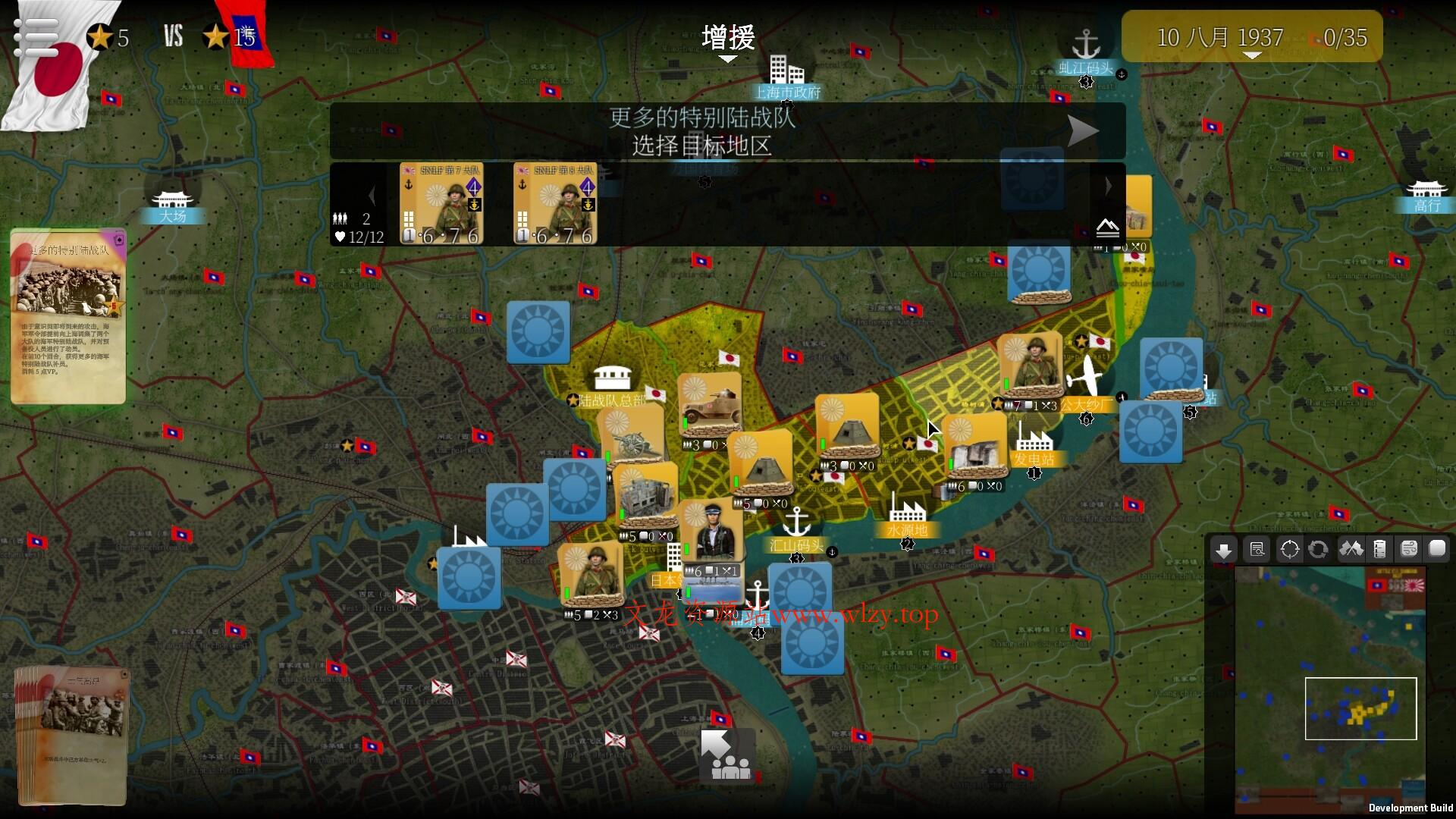Toggle the hamburger menu at top left
The width and height of the screenshot is (1456, 819).
(36, 36)
